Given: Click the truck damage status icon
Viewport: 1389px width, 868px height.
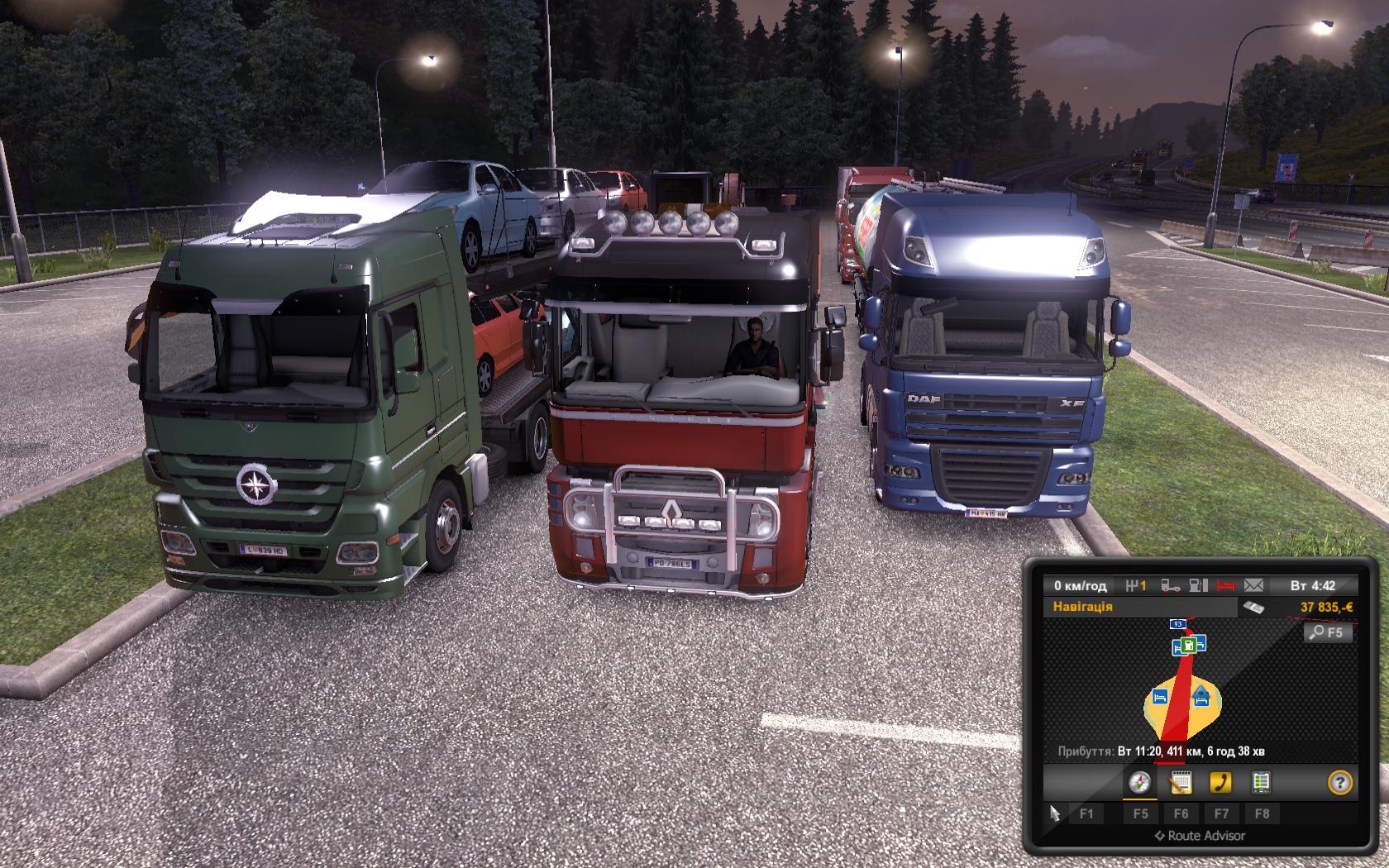Looking at the screenshot, I should click(x=1170, y=585).
